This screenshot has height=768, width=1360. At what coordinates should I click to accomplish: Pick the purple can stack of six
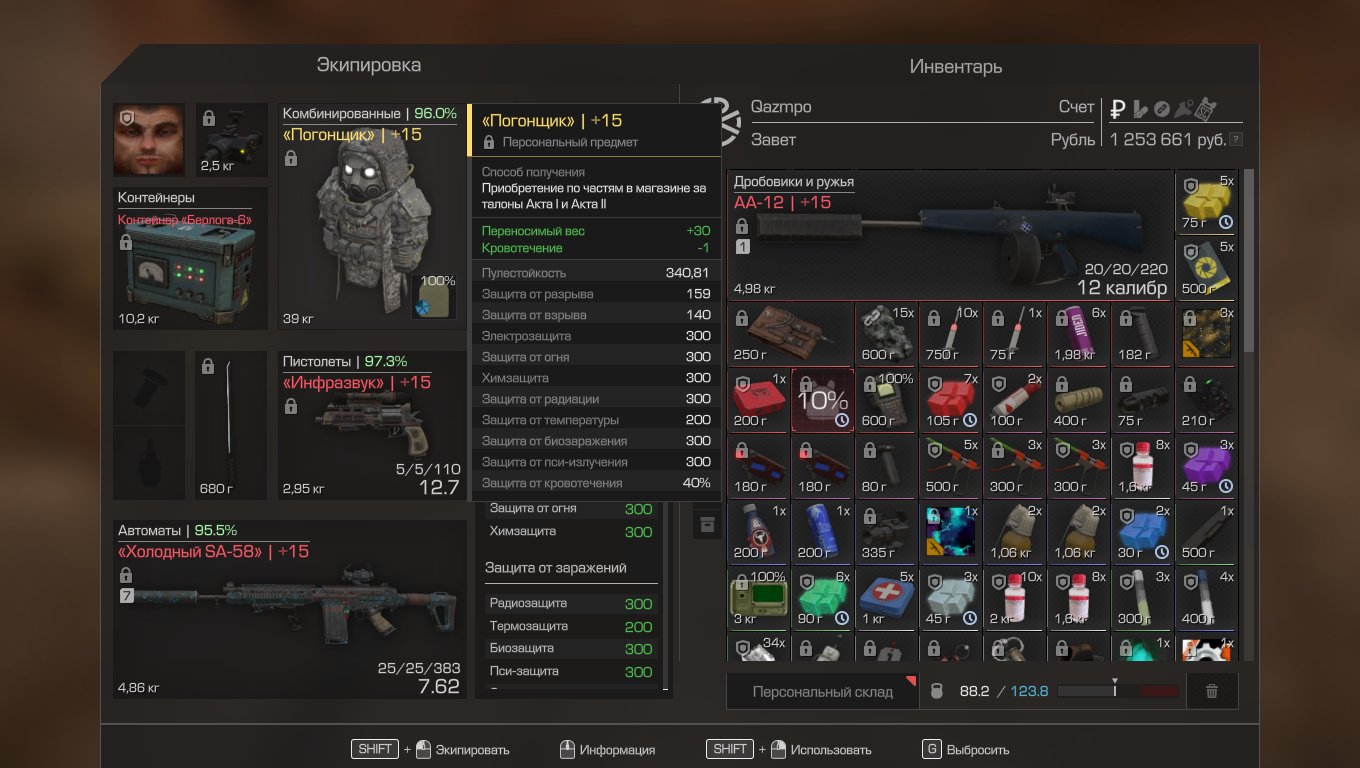coord(1079,334)
